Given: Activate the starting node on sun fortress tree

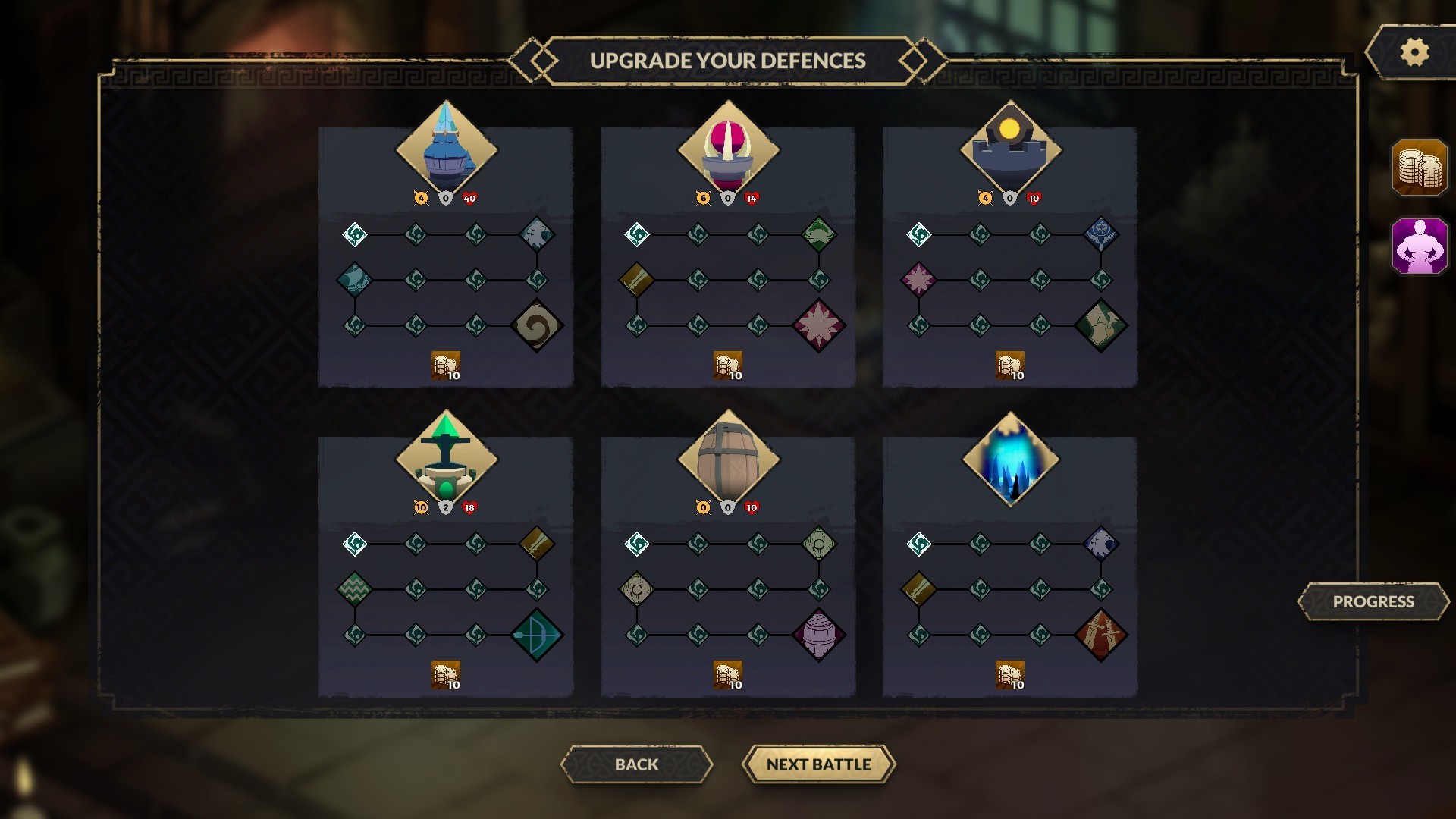Looking at the screenshot, I should [x=920, y=234].
